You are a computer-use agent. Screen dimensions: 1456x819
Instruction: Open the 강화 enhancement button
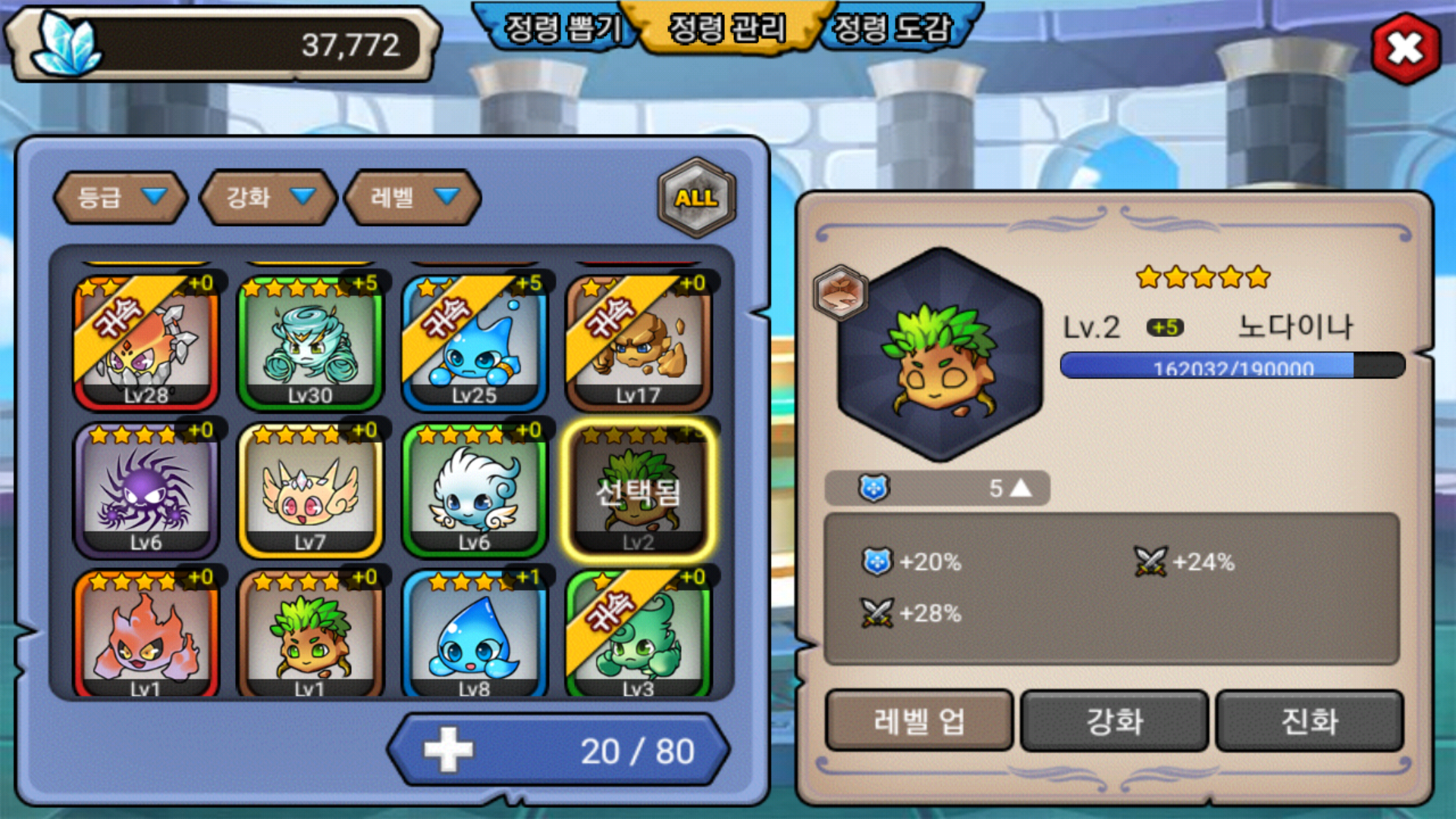click(x=1114, y=720)
